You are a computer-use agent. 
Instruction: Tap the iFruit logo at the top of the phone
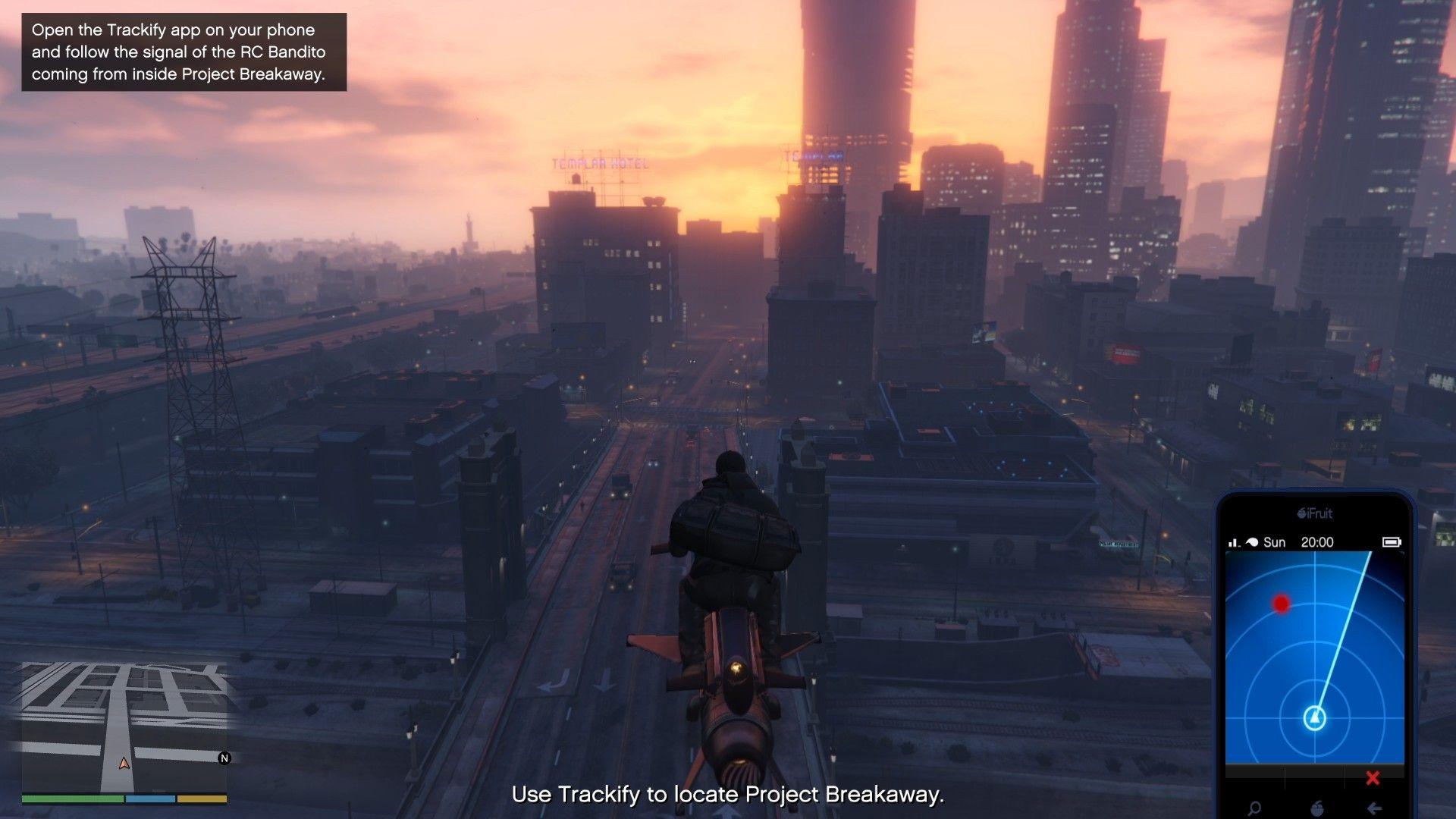click(x=1316, y=513)
